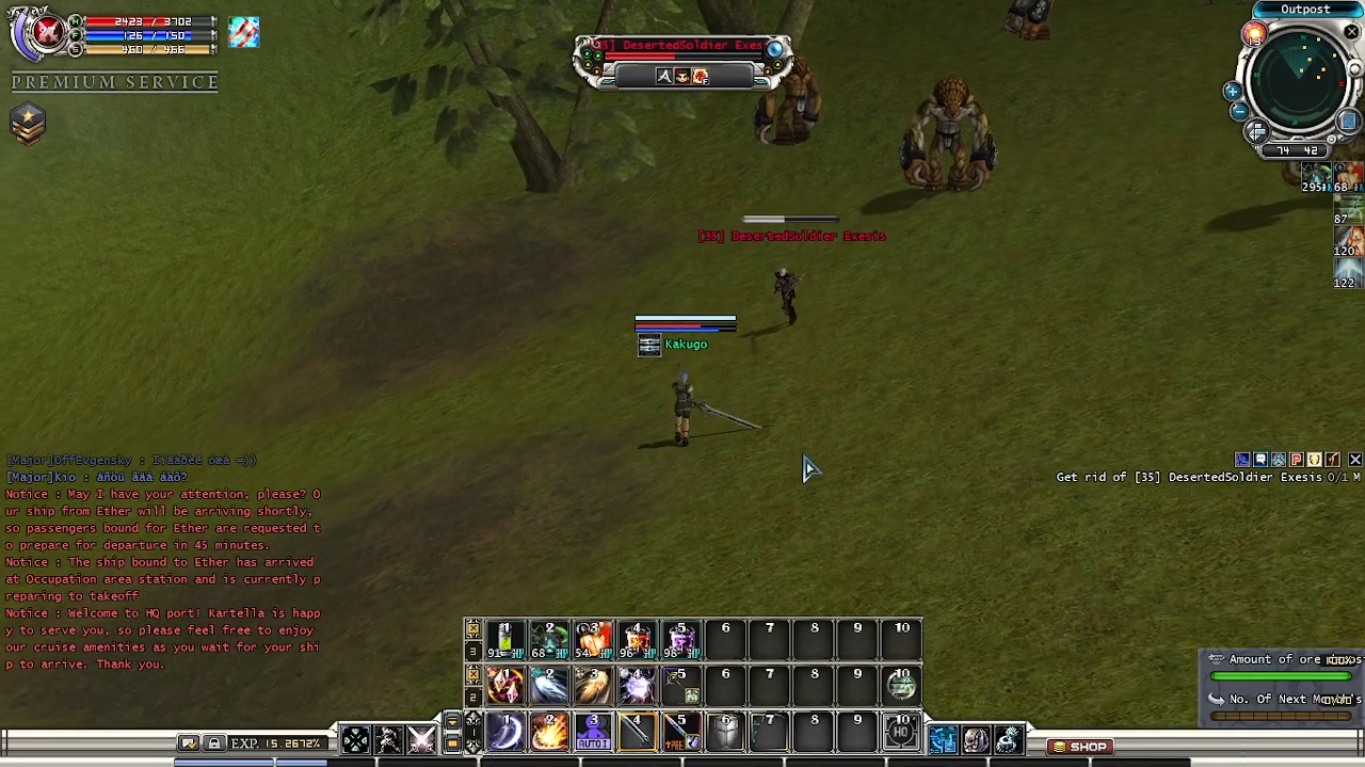
Task: Open the cash SHOP
Action: [1081, 746]
